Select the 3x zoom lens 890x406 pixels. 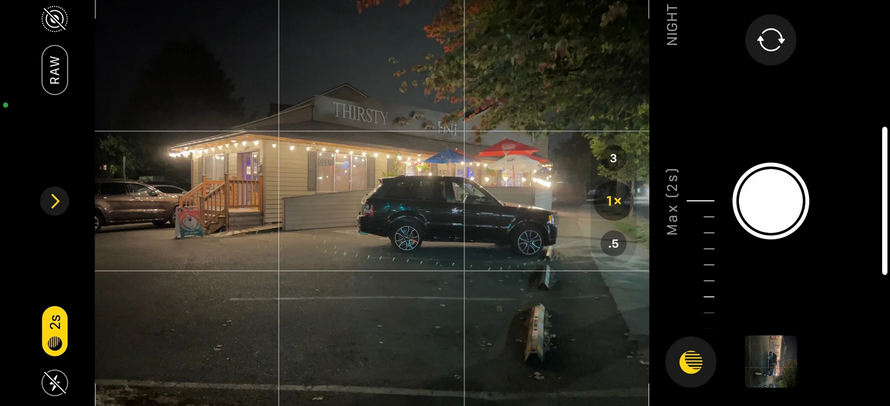(613, 158)
